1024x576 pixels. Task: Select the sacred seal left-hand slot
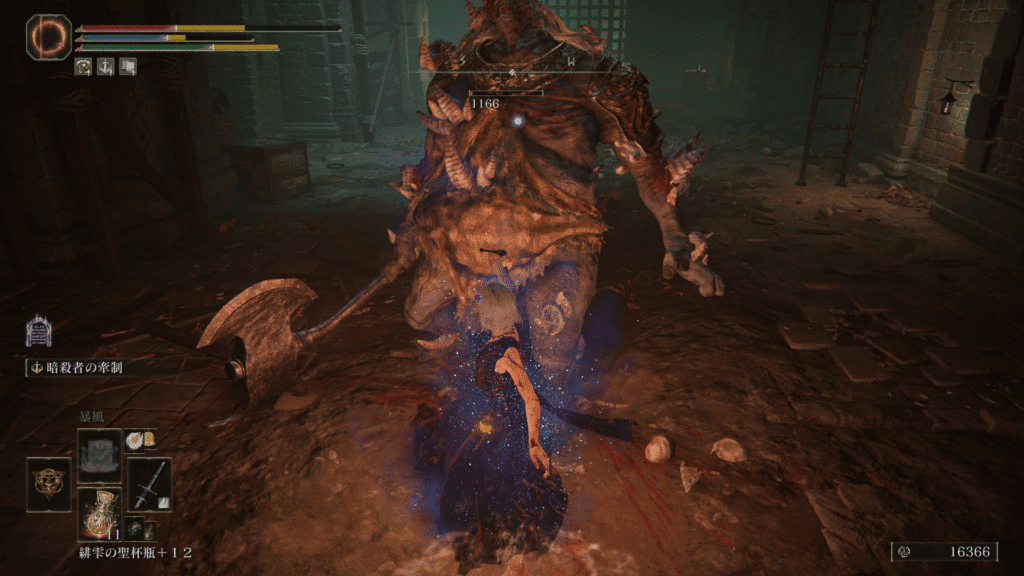[48, 484]
